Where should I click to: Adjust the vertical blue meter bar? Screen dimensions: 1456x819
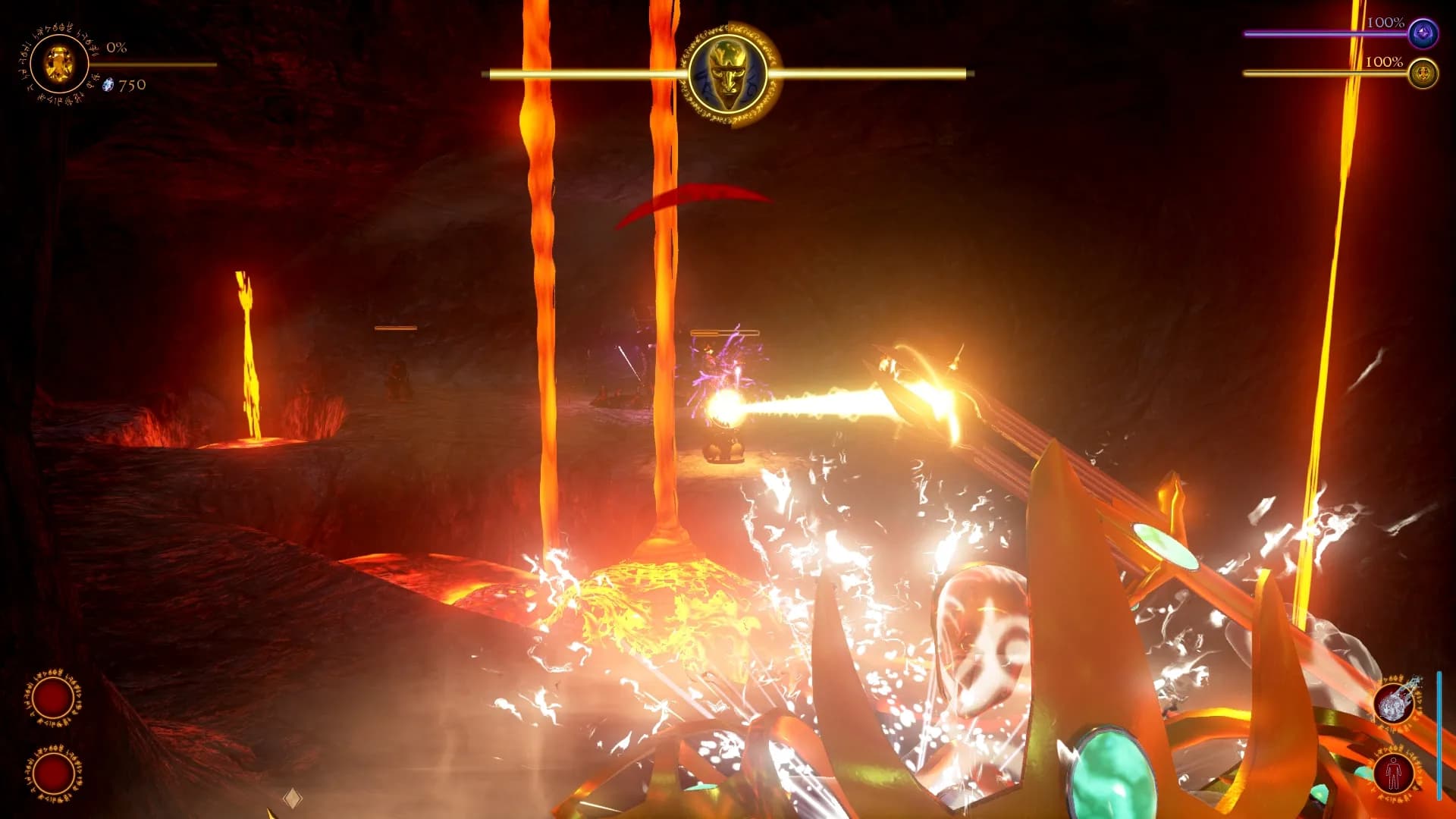(1439, 732)
